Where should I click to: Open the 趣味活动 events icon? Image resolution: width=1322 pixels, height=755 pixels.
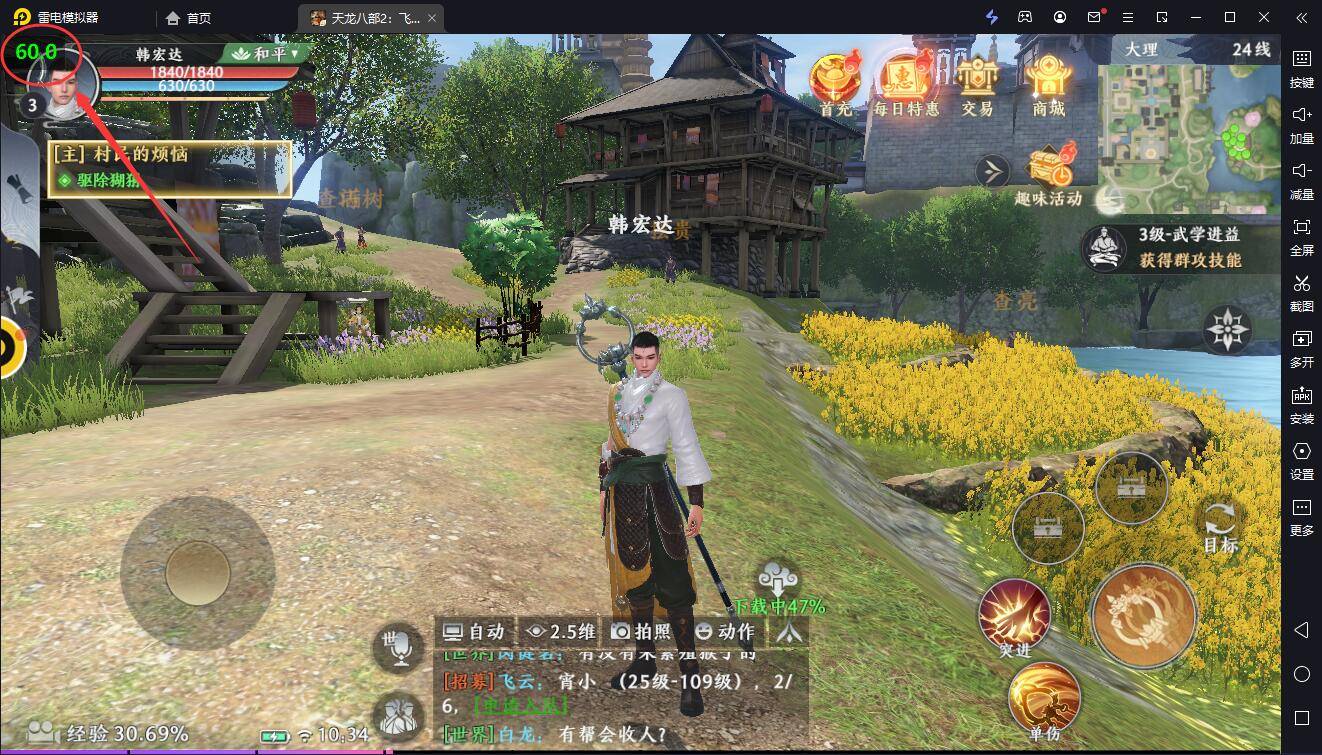(1049, 174)
